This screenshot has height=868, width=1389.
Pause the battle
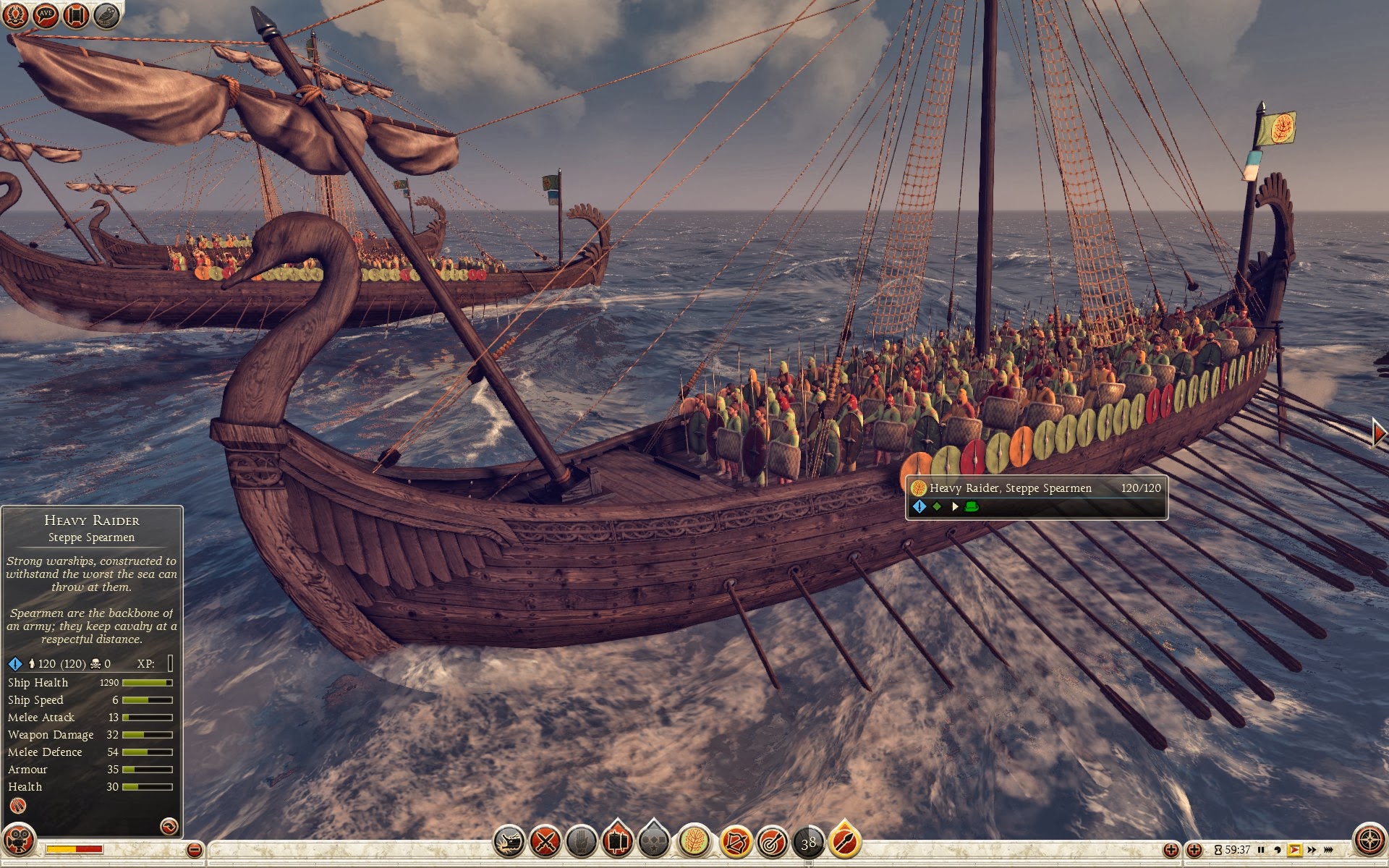pyautogui.click(x=1261, y=850)
